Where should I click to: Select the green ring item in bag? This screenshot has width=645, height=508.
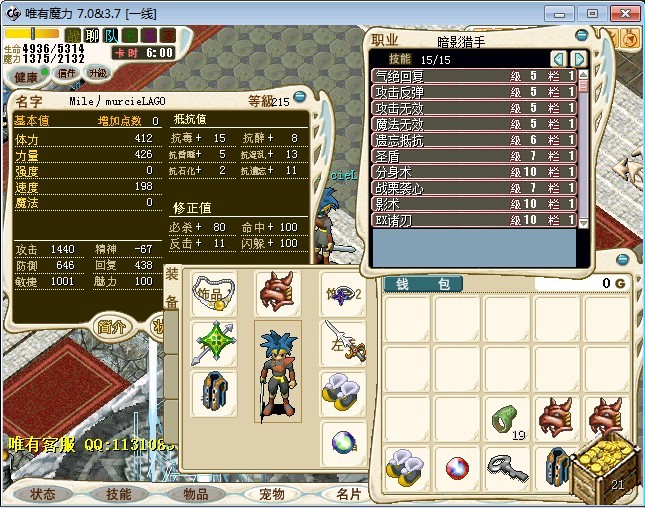point(507,419)
